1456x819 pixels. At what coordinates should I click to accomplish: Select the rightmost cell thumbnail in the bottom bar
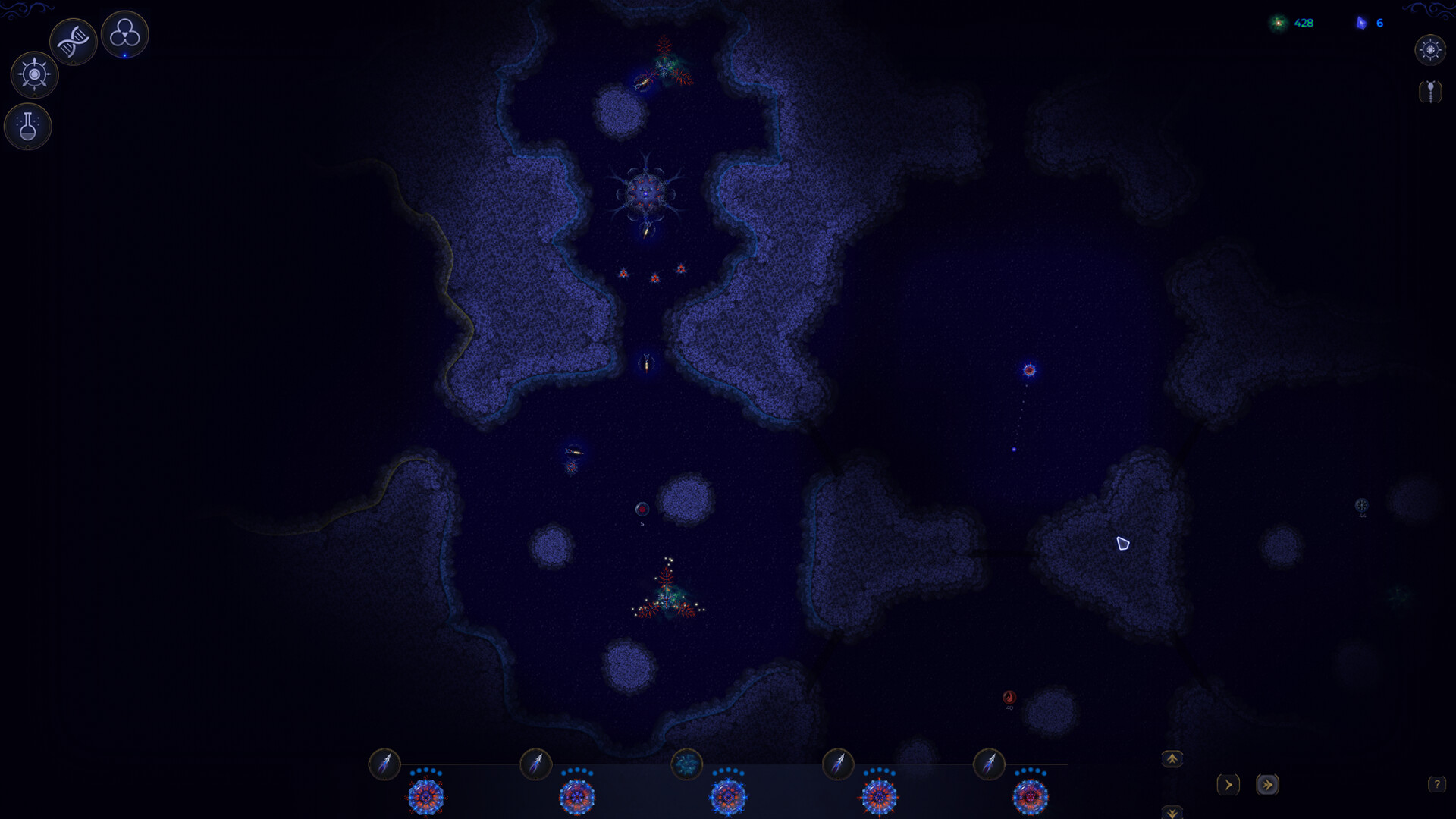(1031, 798)
